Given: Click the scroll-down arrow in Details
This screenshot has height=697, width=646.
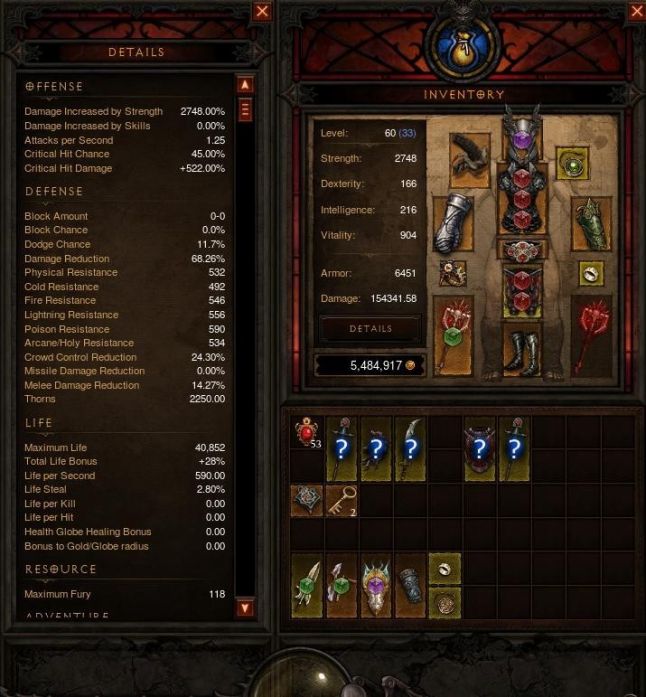Looking at the screenshot, I should 245,607.
